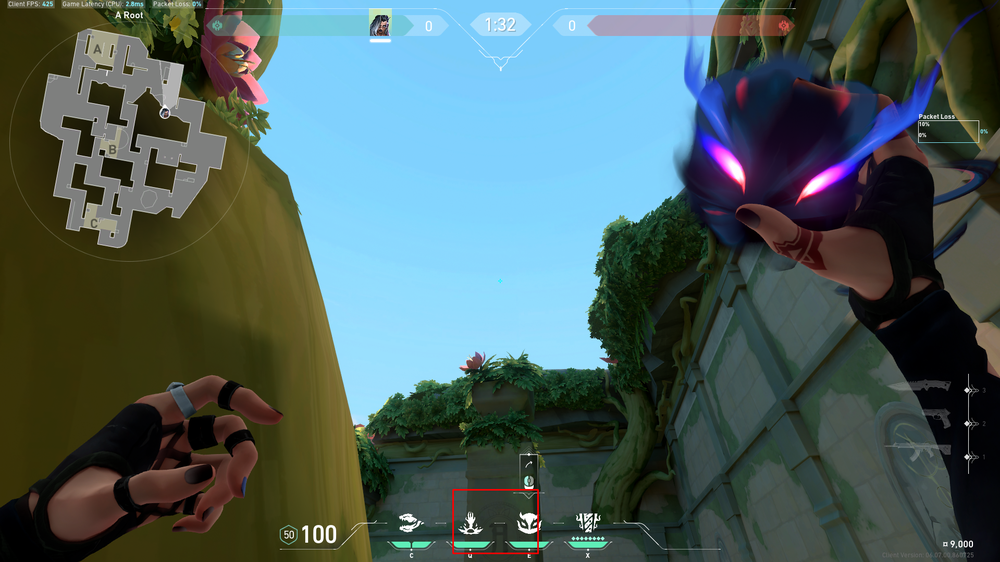The width and height of the screenshot is (1000, 562).
Task: Click the player marker on the minimap
Action: point(164,113)
